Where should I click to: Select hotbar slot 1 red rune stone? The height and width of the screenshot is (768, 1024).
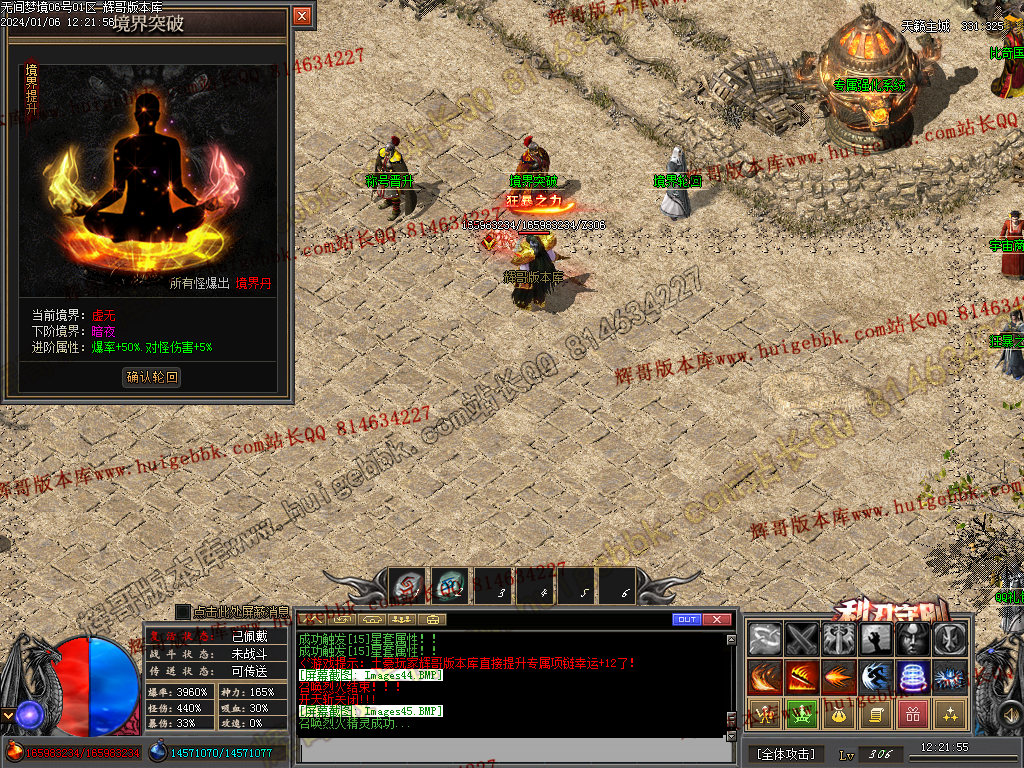407,586
